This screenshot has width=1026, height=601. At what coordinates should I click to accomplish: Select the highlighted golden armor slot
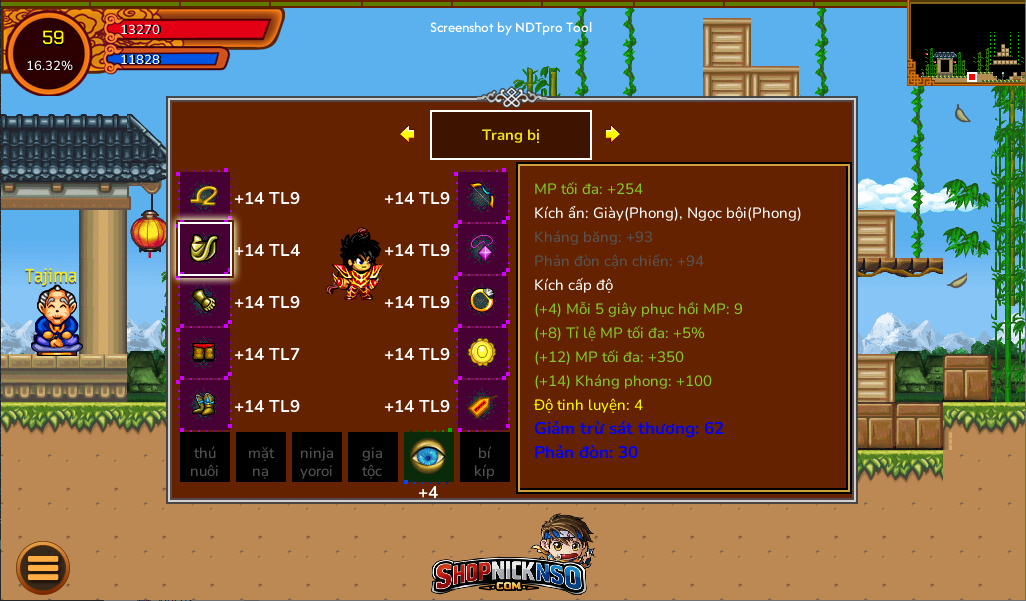[205, 250]
